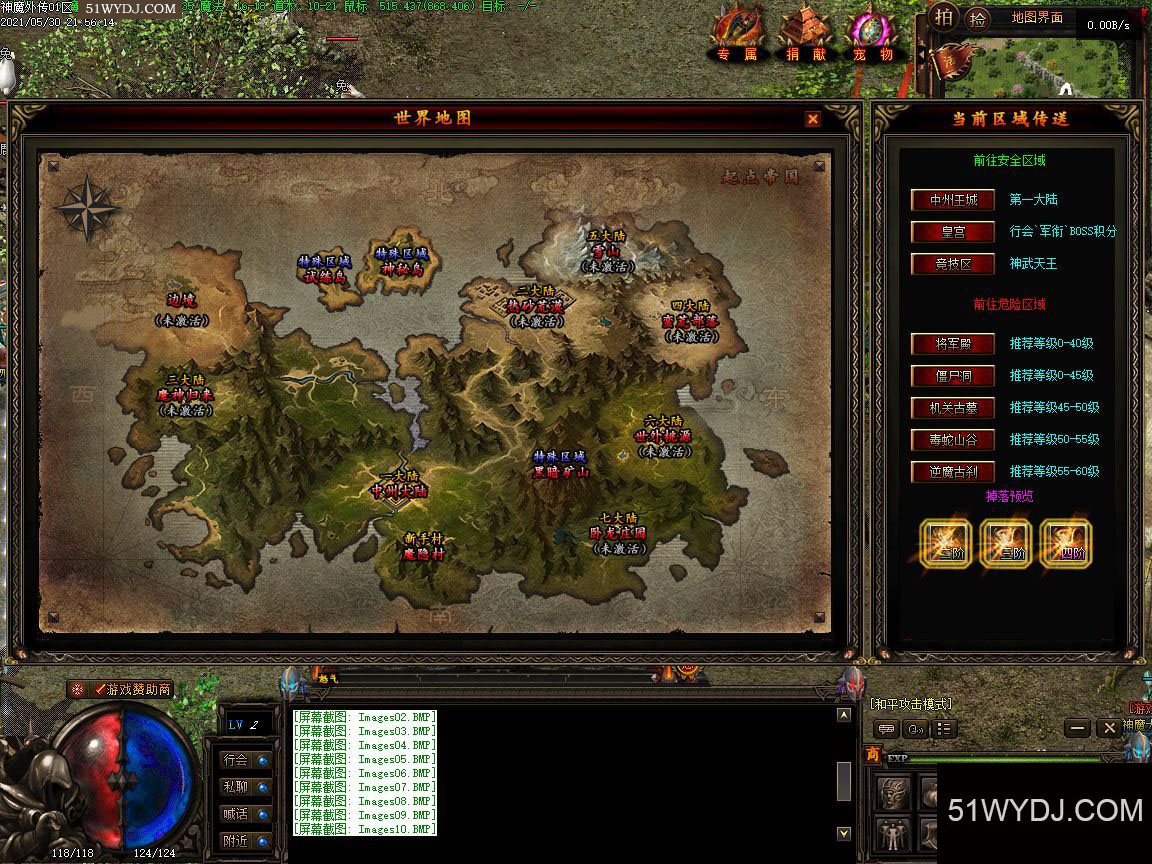Close the world map window
Viewport: 1152px width, 864px height.
(813, 119)
